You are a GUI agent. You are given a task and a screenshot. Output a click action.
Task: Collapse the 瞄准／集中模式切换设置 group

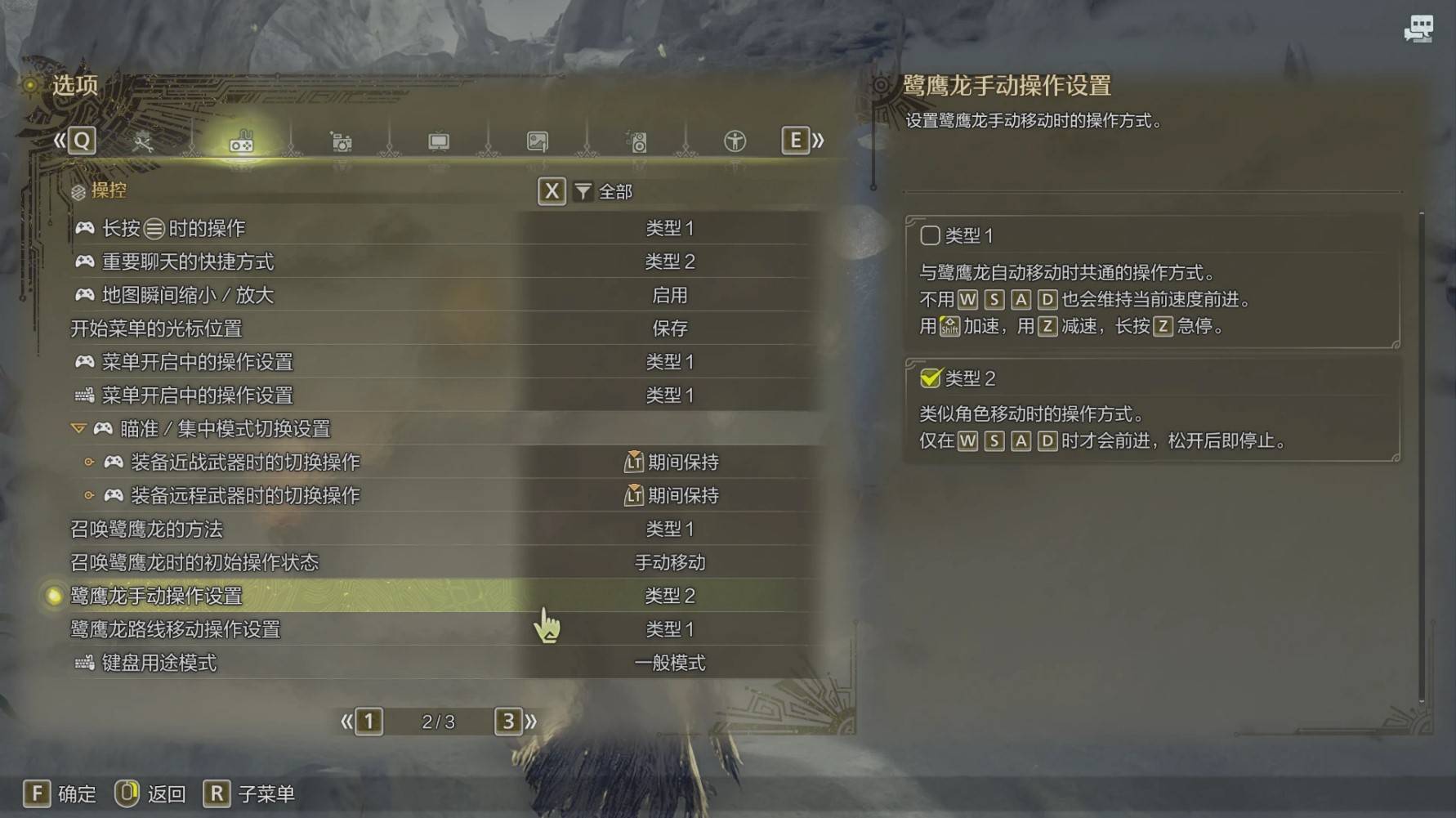[x=79, y=428]
